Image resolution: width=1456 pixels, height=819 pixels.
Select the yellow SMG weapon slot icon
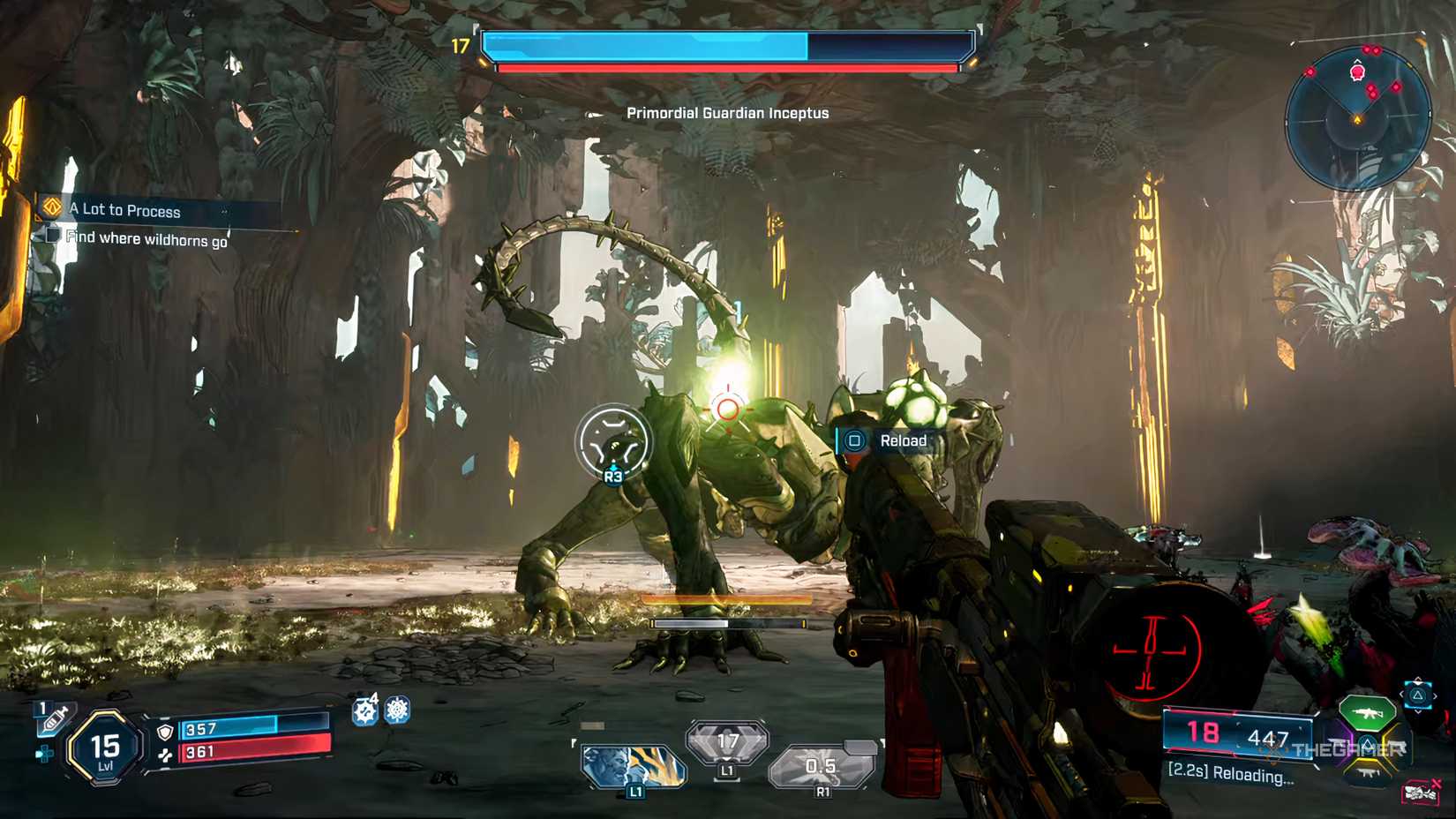pyautogui.click(x=1368, y=772)
